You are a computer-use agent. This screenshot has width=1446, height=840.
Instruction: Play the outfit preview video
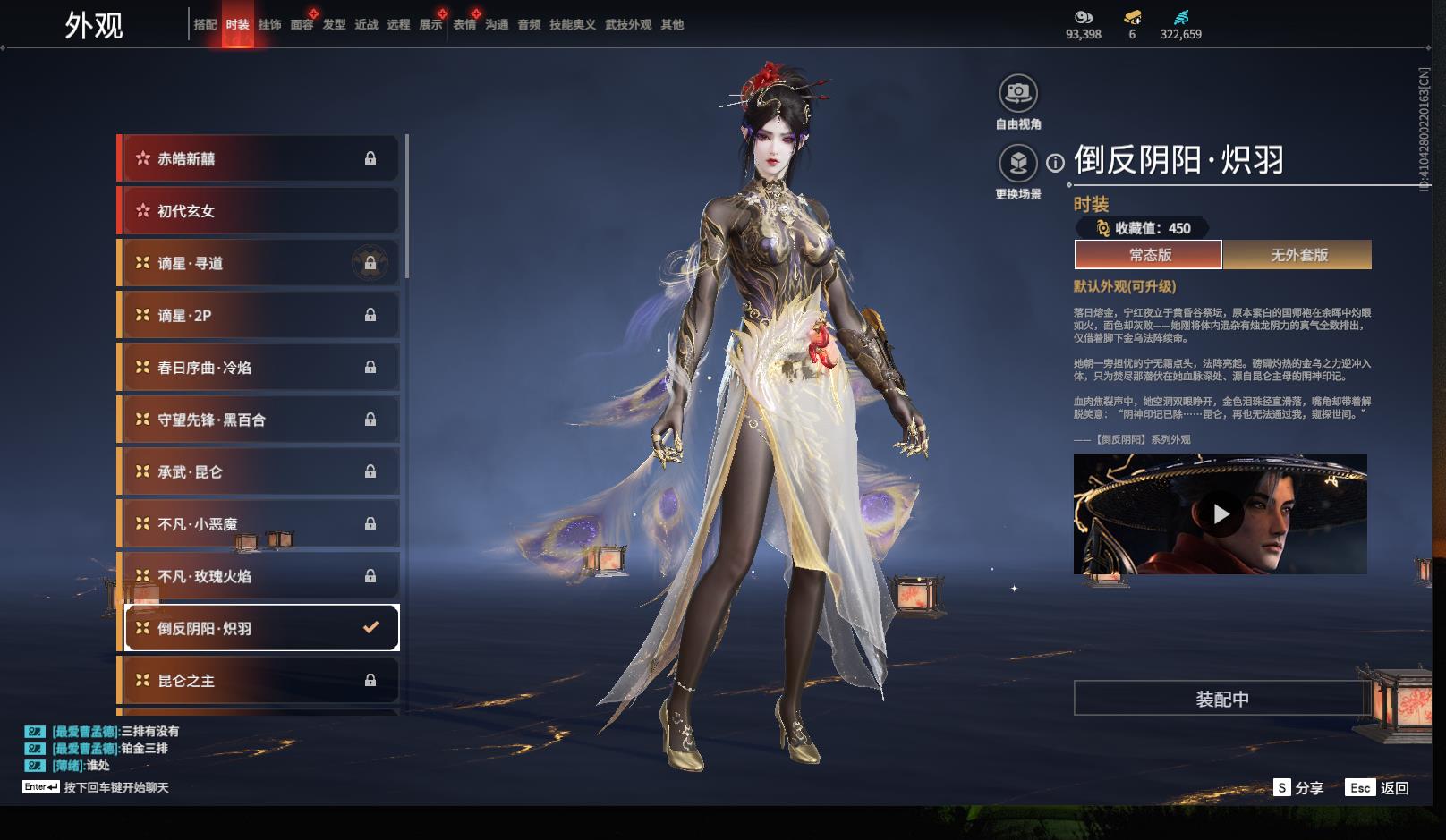click(x=1221, y=514)
